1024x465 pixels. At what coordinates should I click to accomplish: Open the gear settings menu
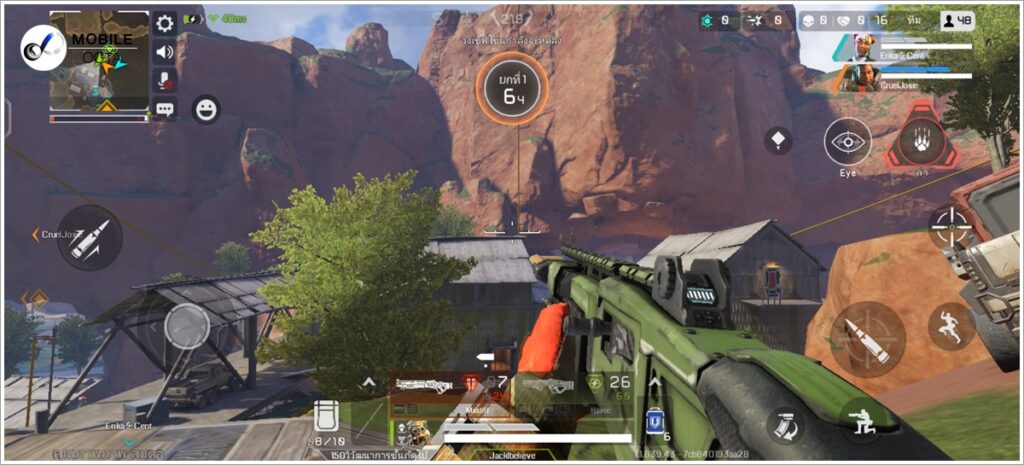165,23
